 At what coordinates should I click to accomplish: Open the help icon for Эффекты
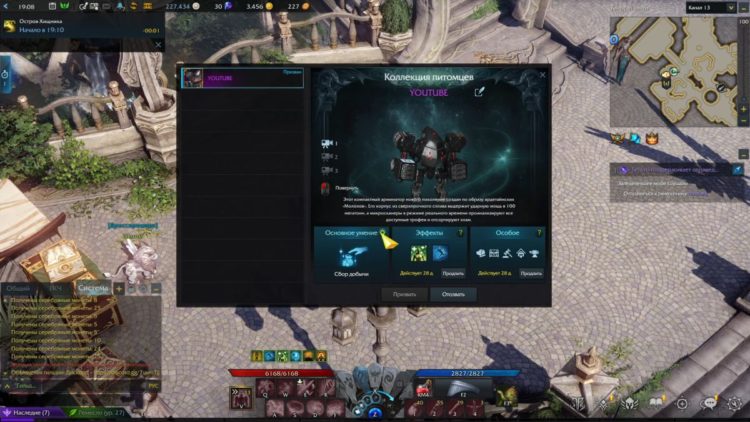click(x=460, y=232)
